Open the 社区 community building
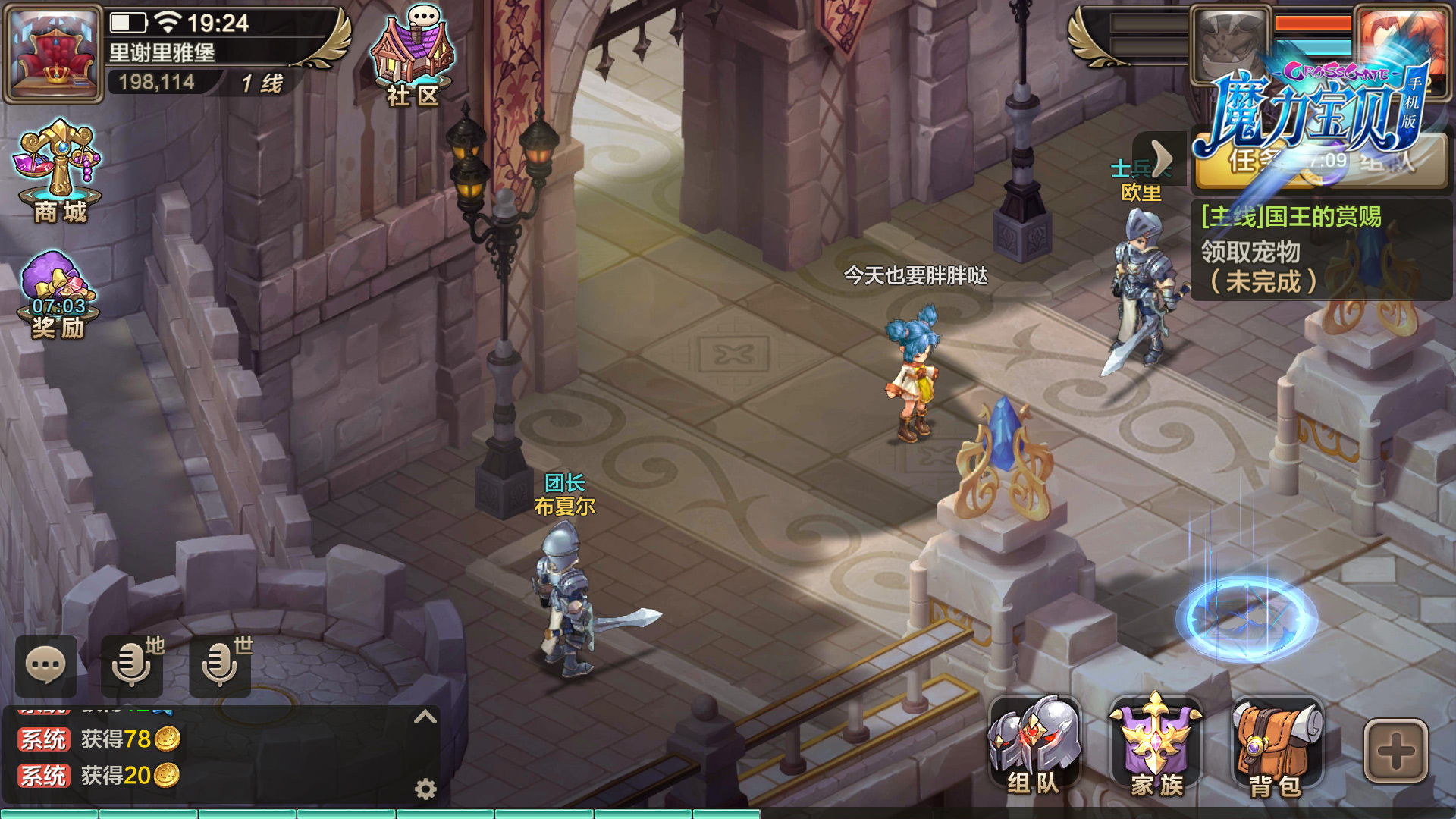 412,53
